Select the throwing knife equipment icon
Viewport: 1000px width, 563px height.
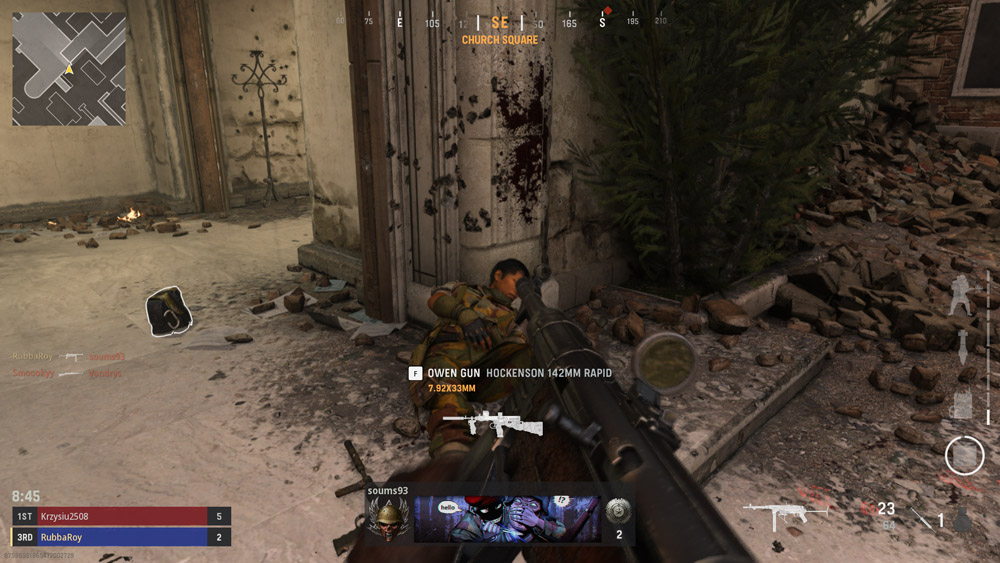[x=920, y=518]
